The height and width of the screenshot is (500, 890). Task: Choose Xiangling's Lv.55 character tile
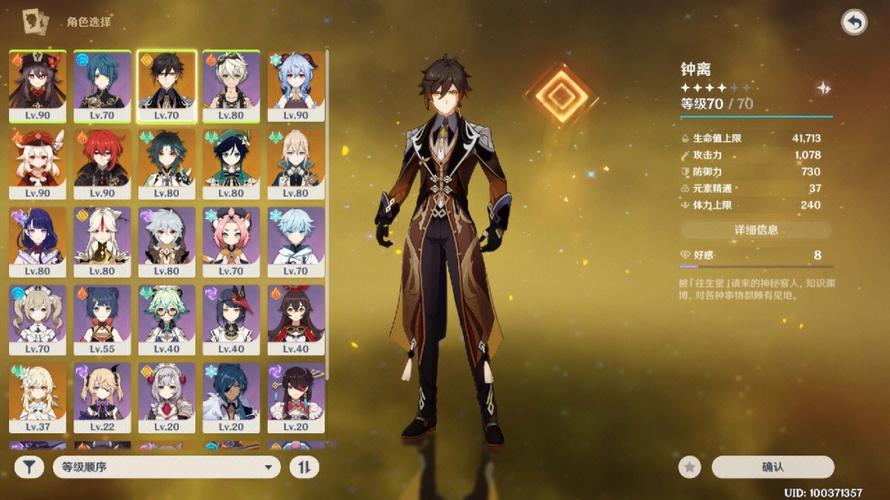(x=102, y=320)
